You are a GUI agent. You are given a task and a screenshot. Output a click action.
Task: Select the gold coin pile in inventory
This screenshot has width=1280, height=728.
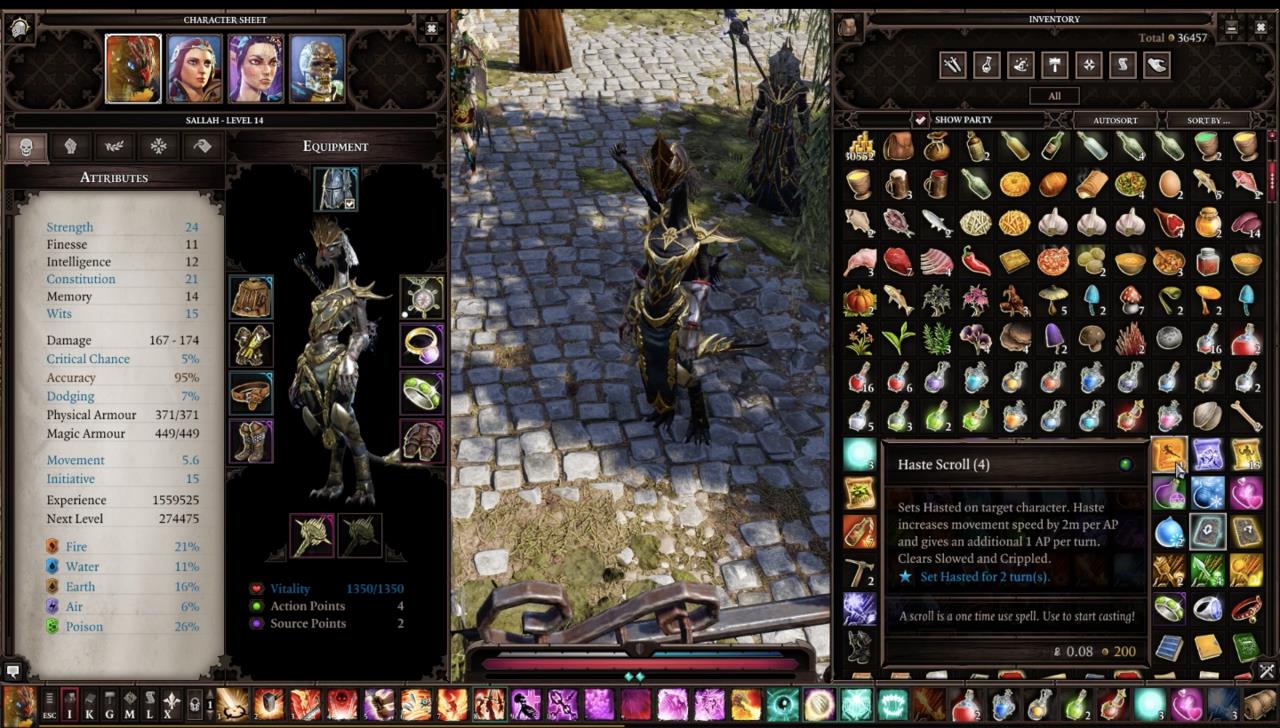click(x=860, y=147)
